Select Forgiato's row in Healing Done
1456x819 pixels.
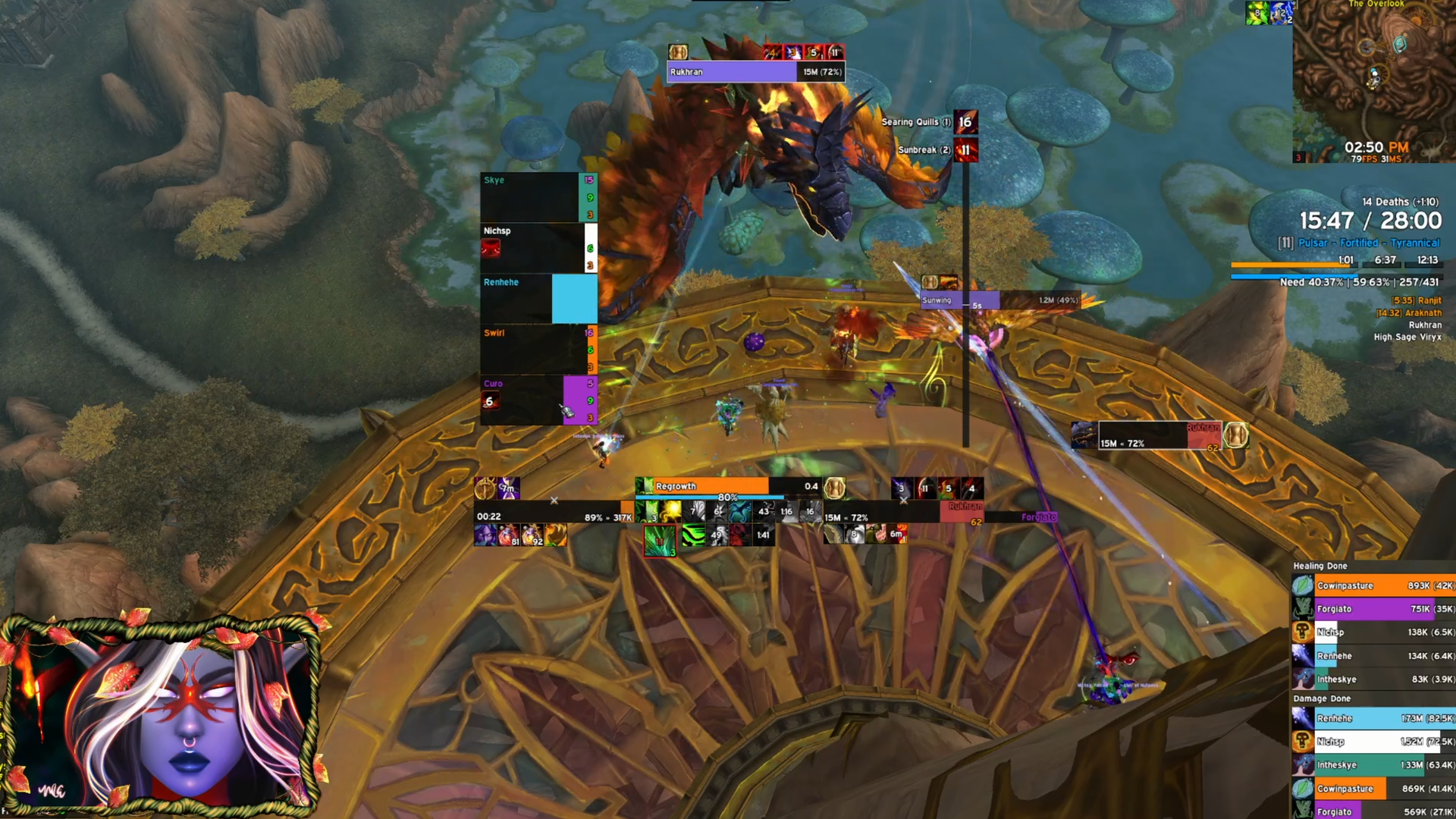pyautogui.click(x=1373, y=609)
